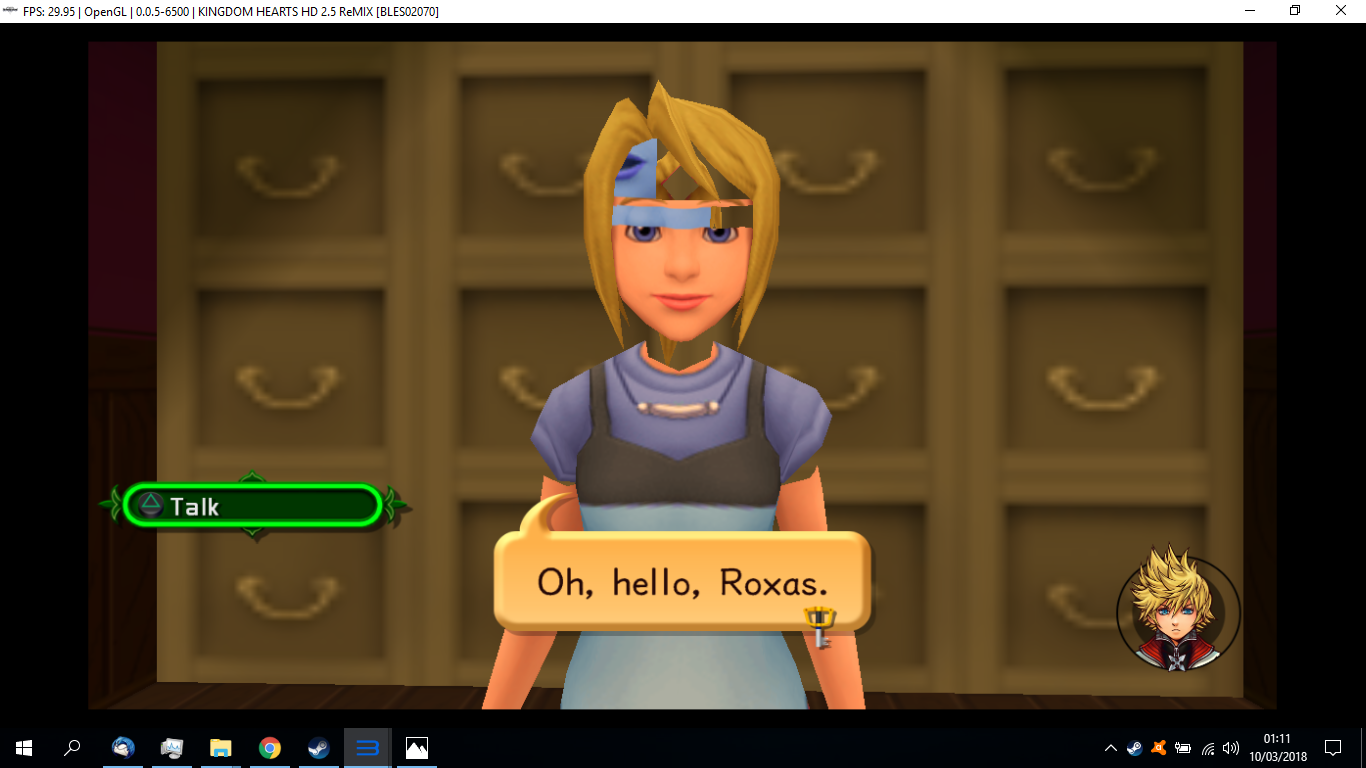
Task: Toggle the Wi-Fi network panel
Action: 1207,748
